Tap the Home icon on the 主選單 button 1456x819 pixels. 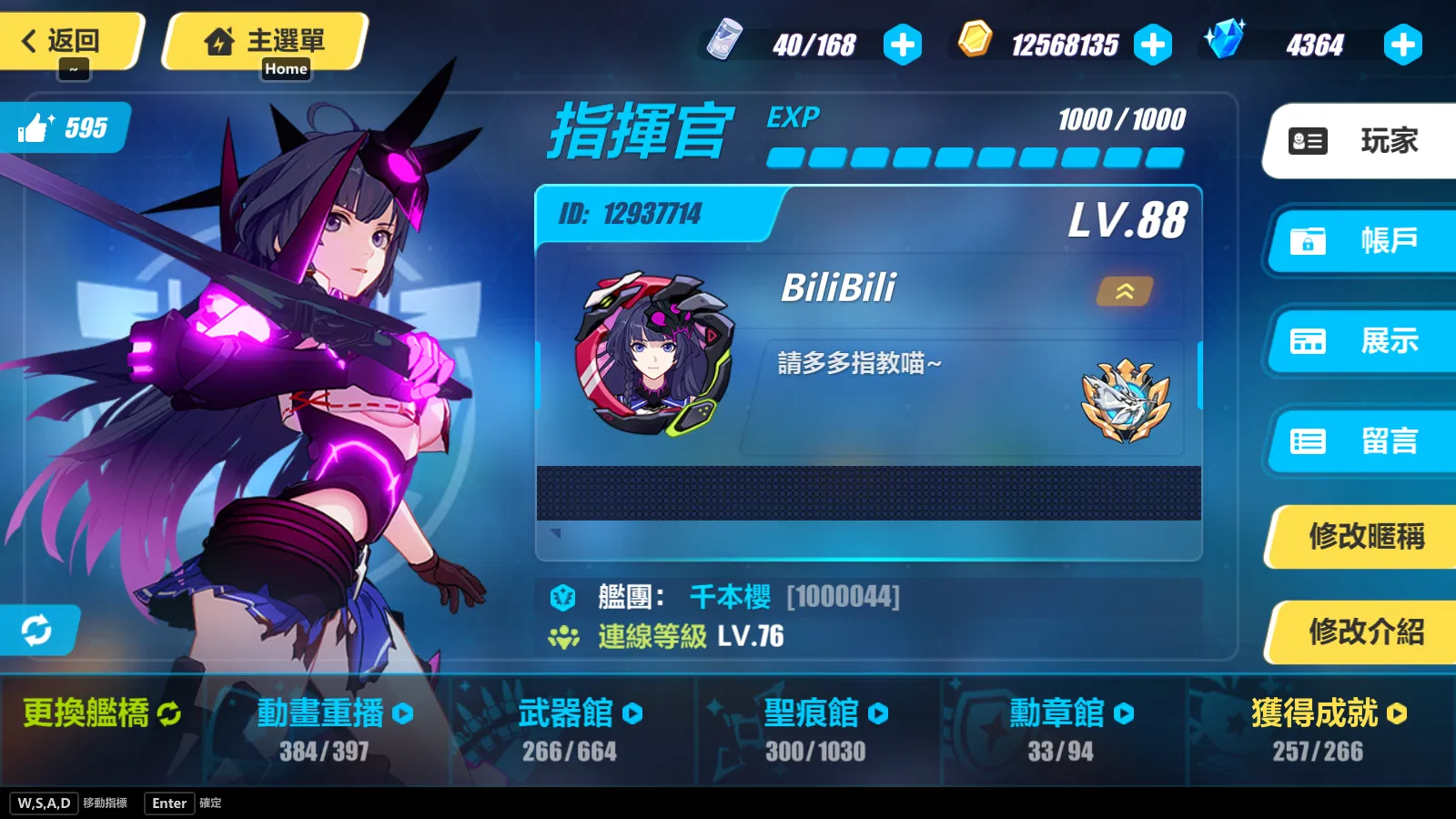[x=219, y=40]
